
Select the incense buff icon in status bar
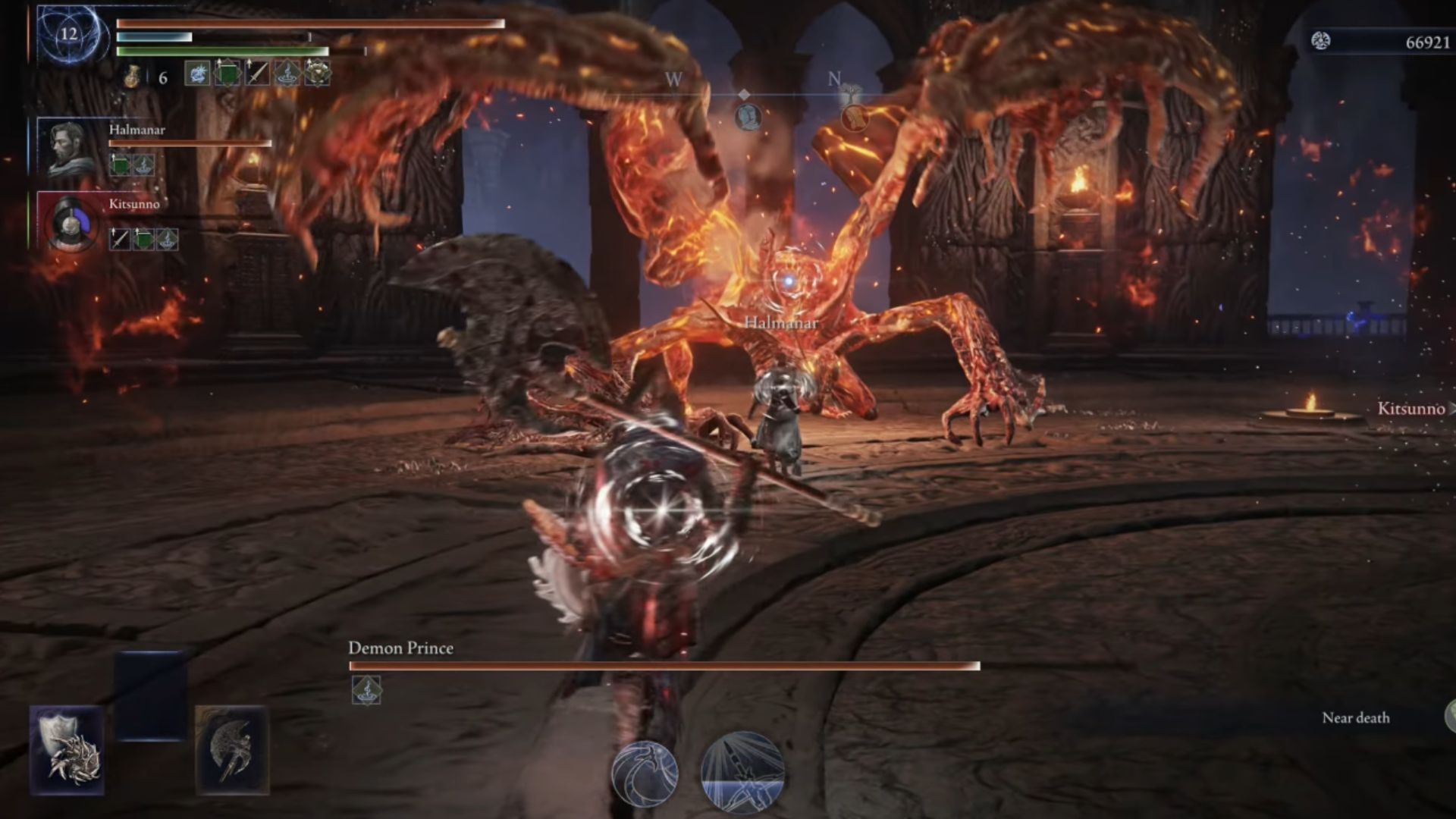coord(287,74)
